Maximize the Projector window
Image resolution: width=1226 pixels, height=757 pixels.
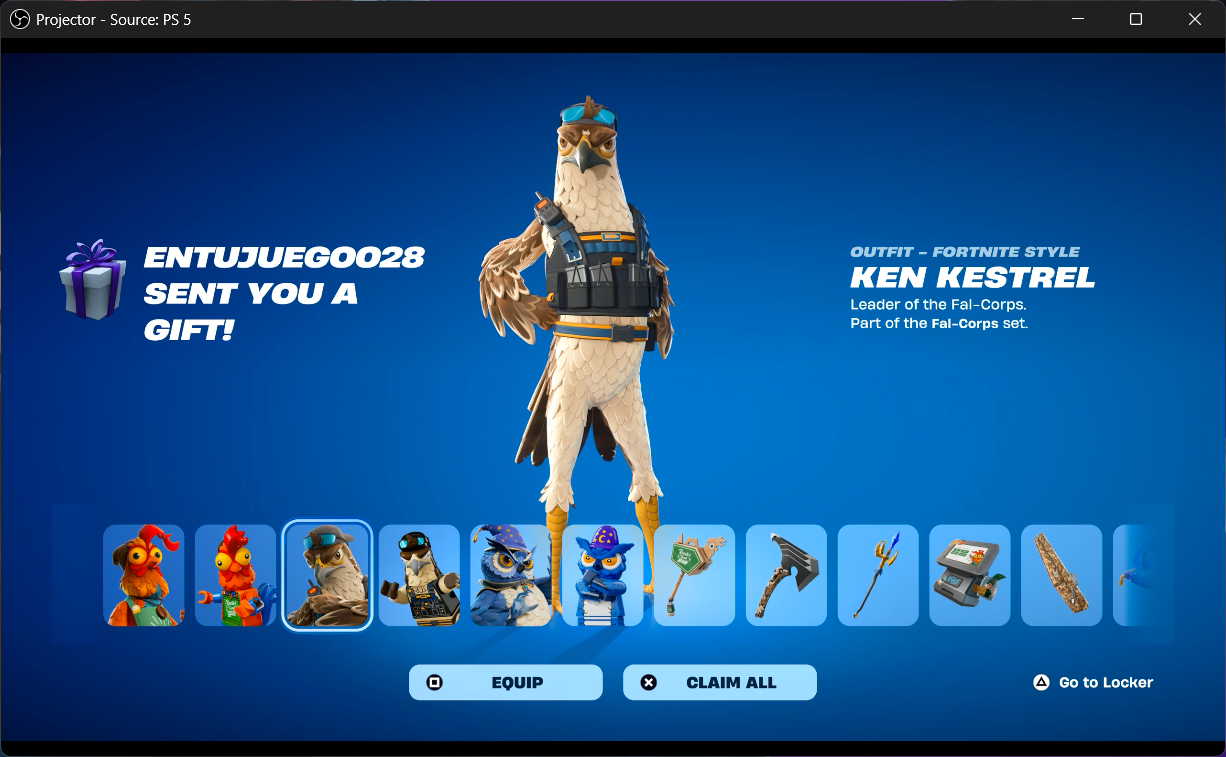(1136, 19)
